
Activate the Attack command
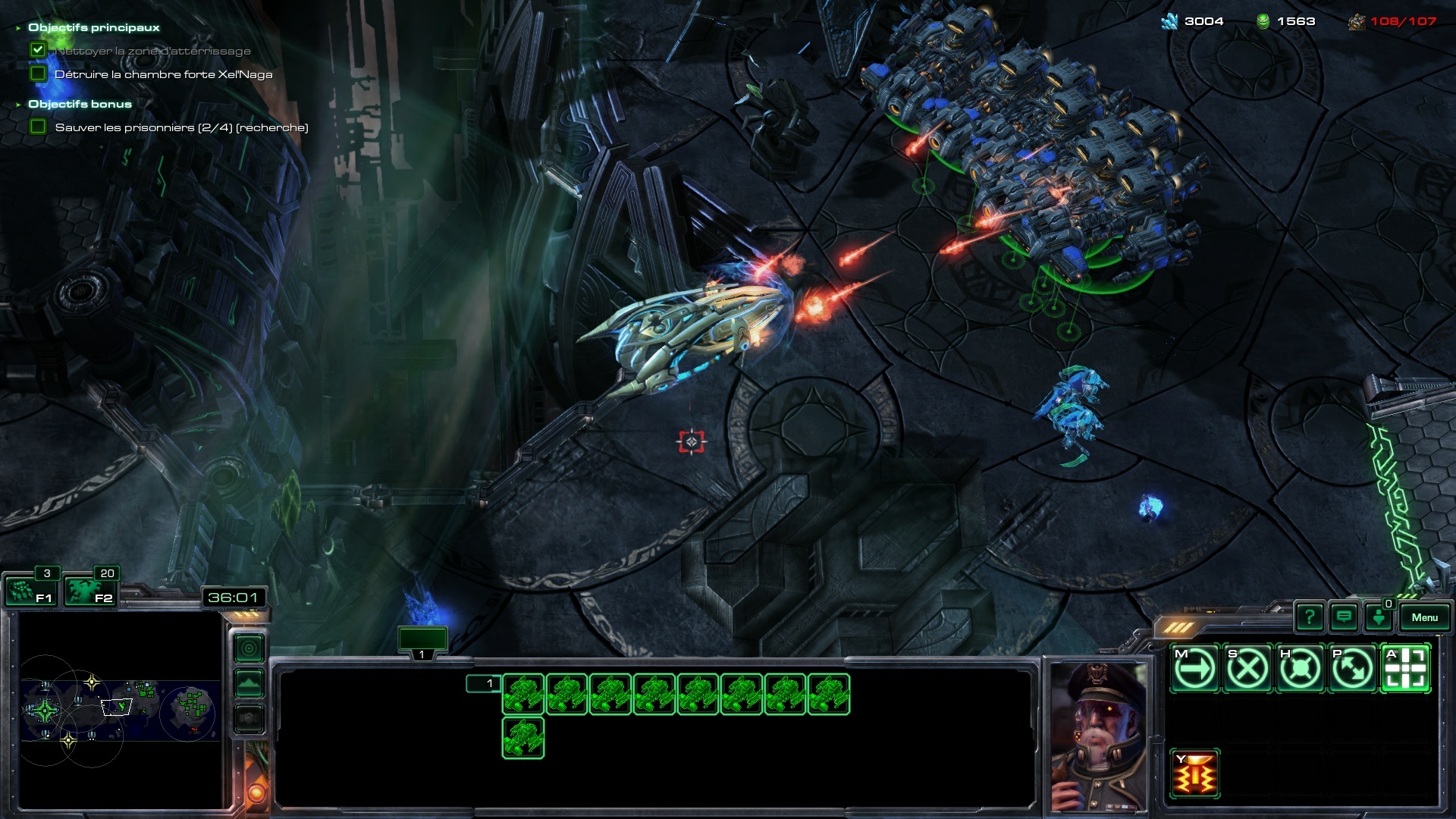(x=1405, y=669)
